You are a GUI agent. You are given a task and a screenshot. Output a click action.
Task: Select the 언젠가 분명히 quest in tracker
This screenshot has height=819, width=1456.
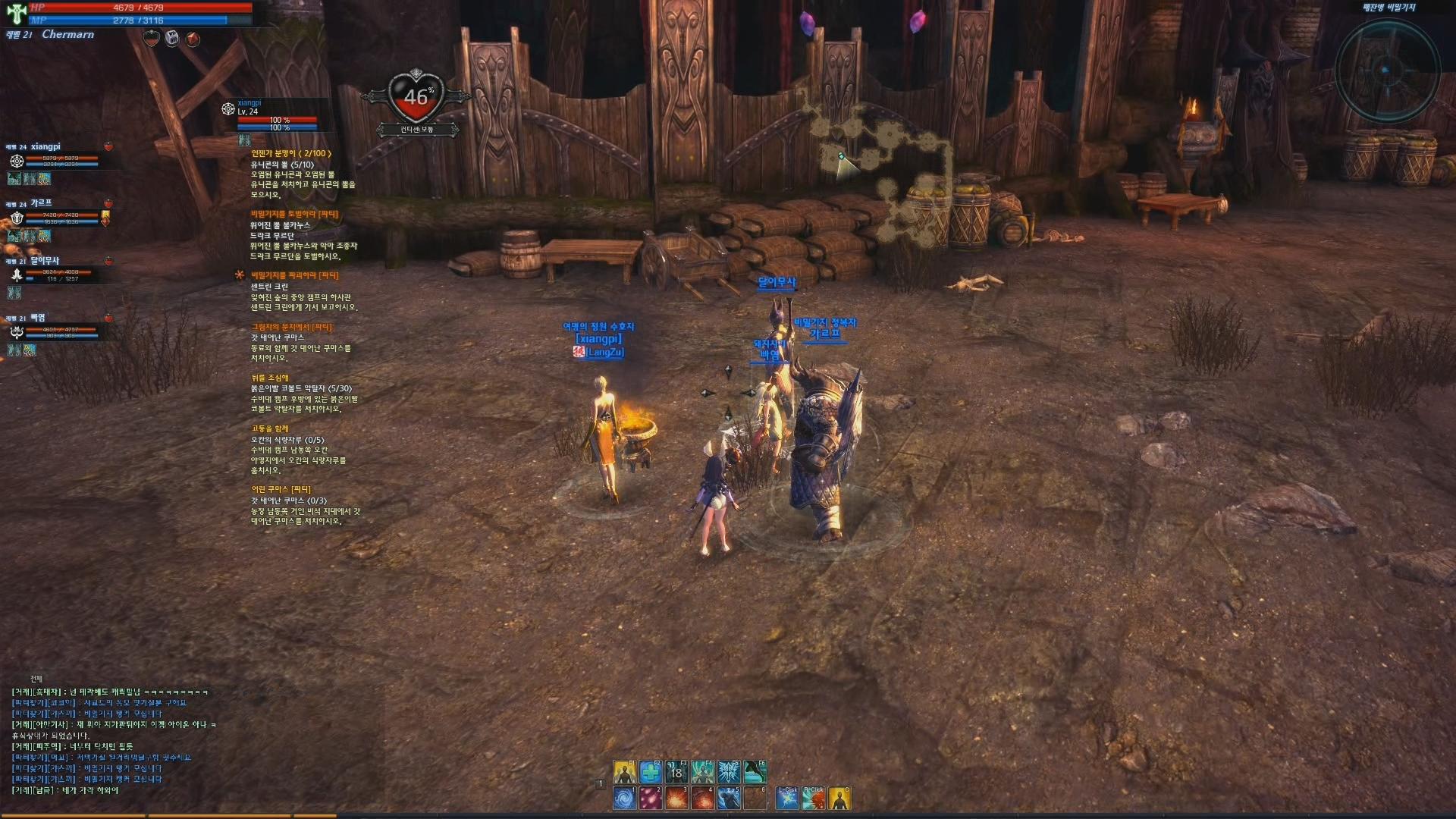(x=291, y=154)
